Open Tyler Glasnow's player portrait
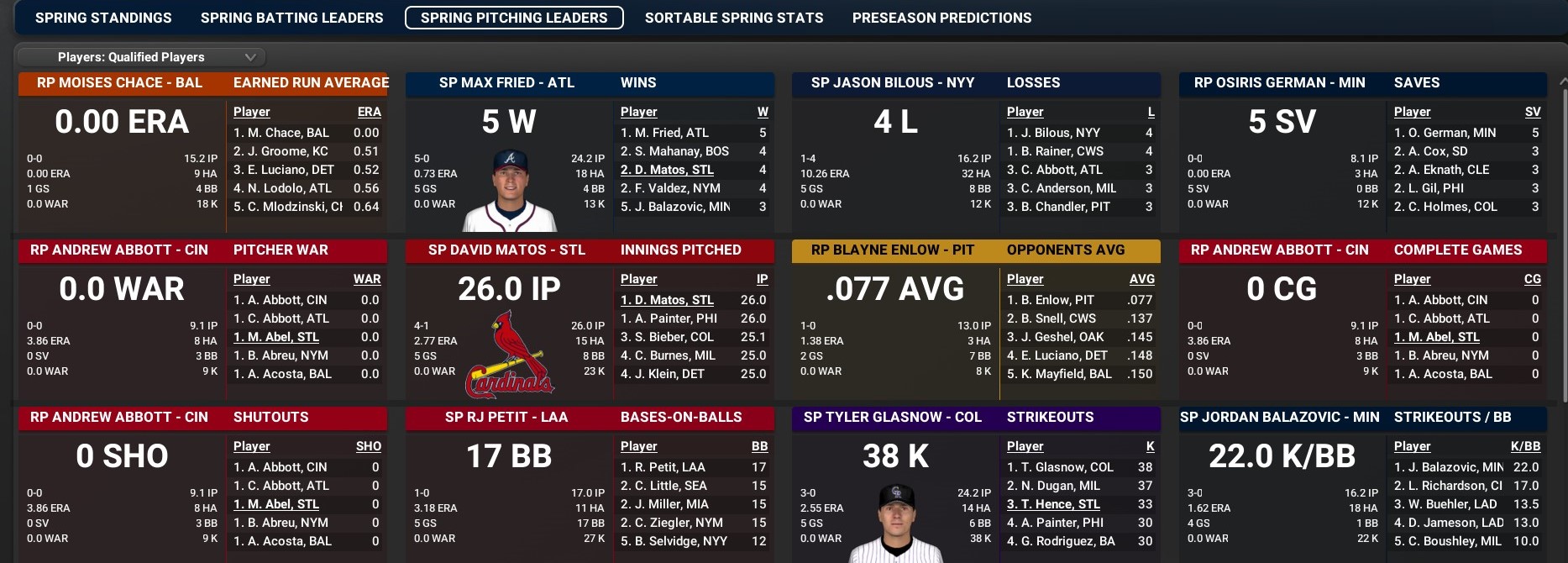This screenshot has height=563, width=1568. point(896,523)
